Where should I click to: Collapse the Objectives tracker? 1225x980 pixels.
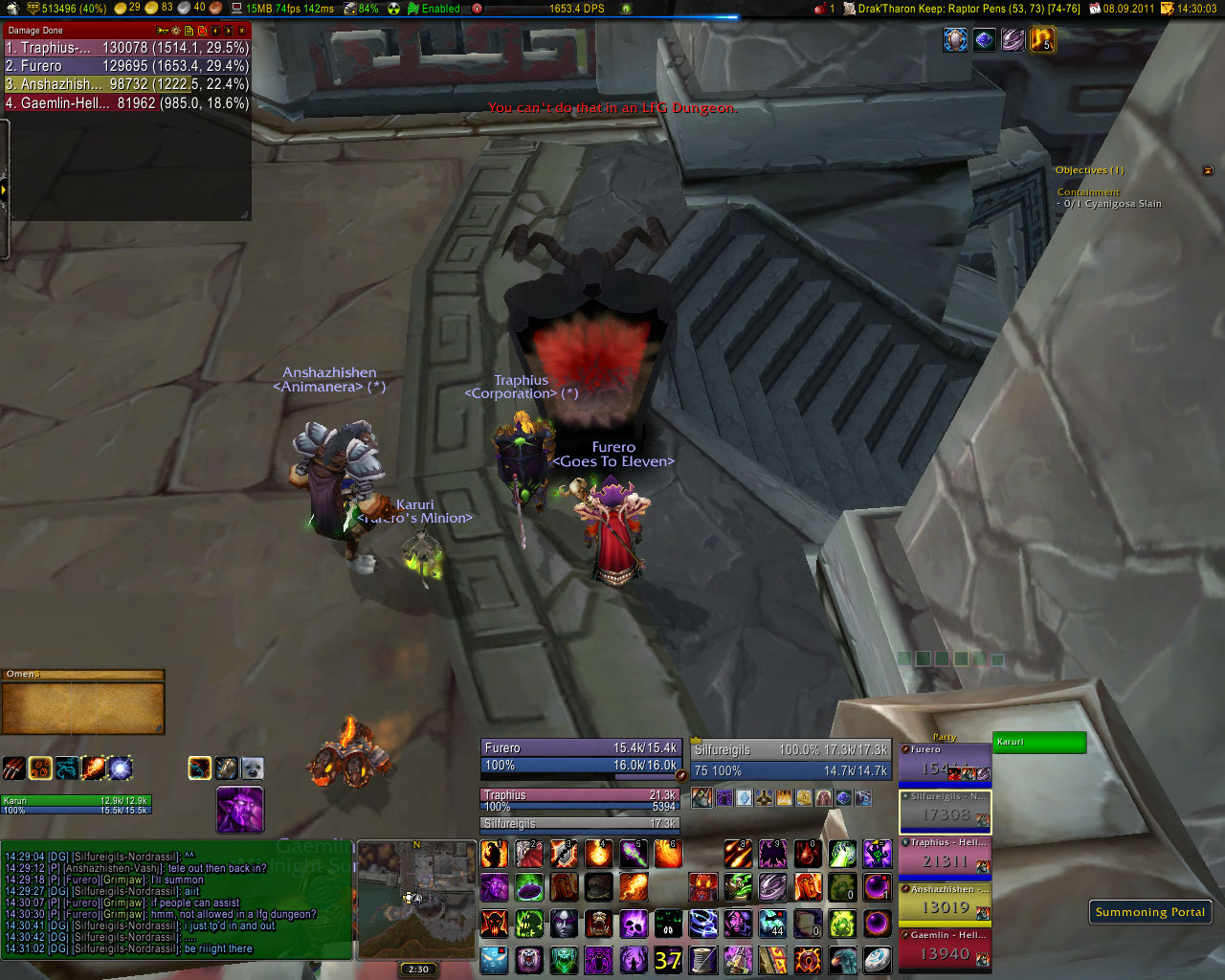1208,170
